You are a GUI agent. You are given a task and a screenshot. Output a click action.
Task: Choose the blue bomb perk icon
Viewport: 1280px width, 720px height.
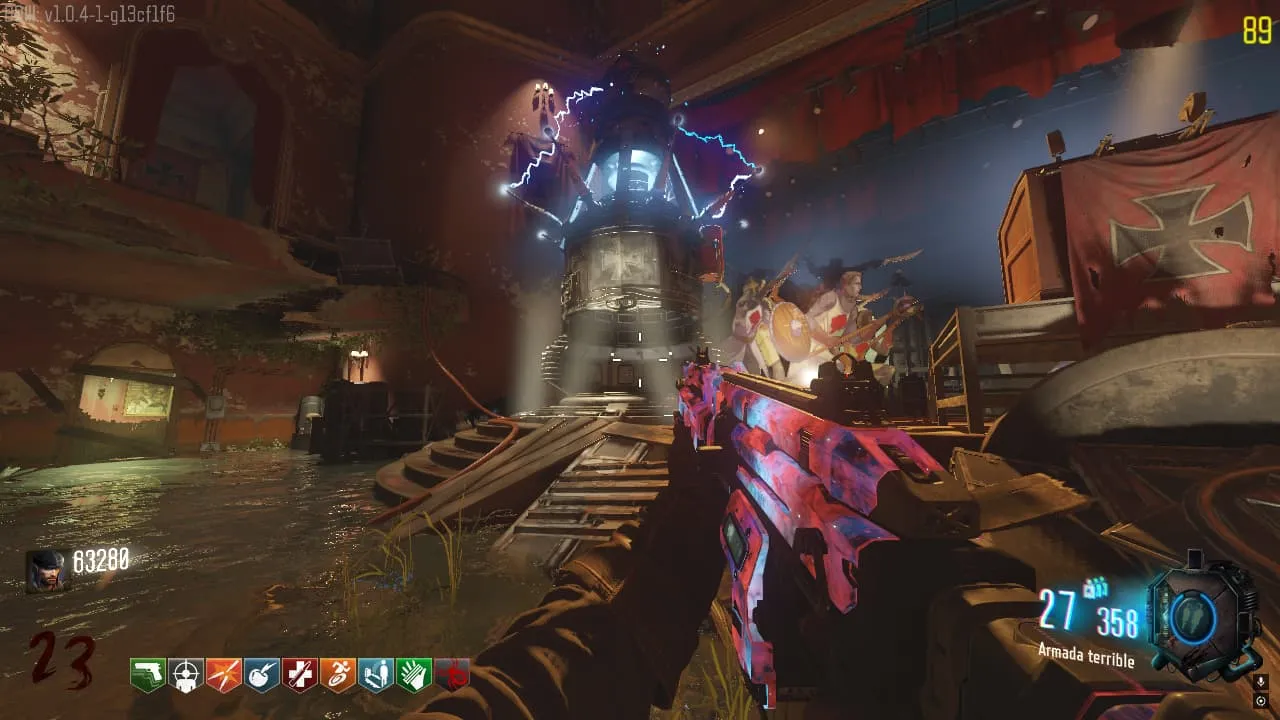[262, 675]
